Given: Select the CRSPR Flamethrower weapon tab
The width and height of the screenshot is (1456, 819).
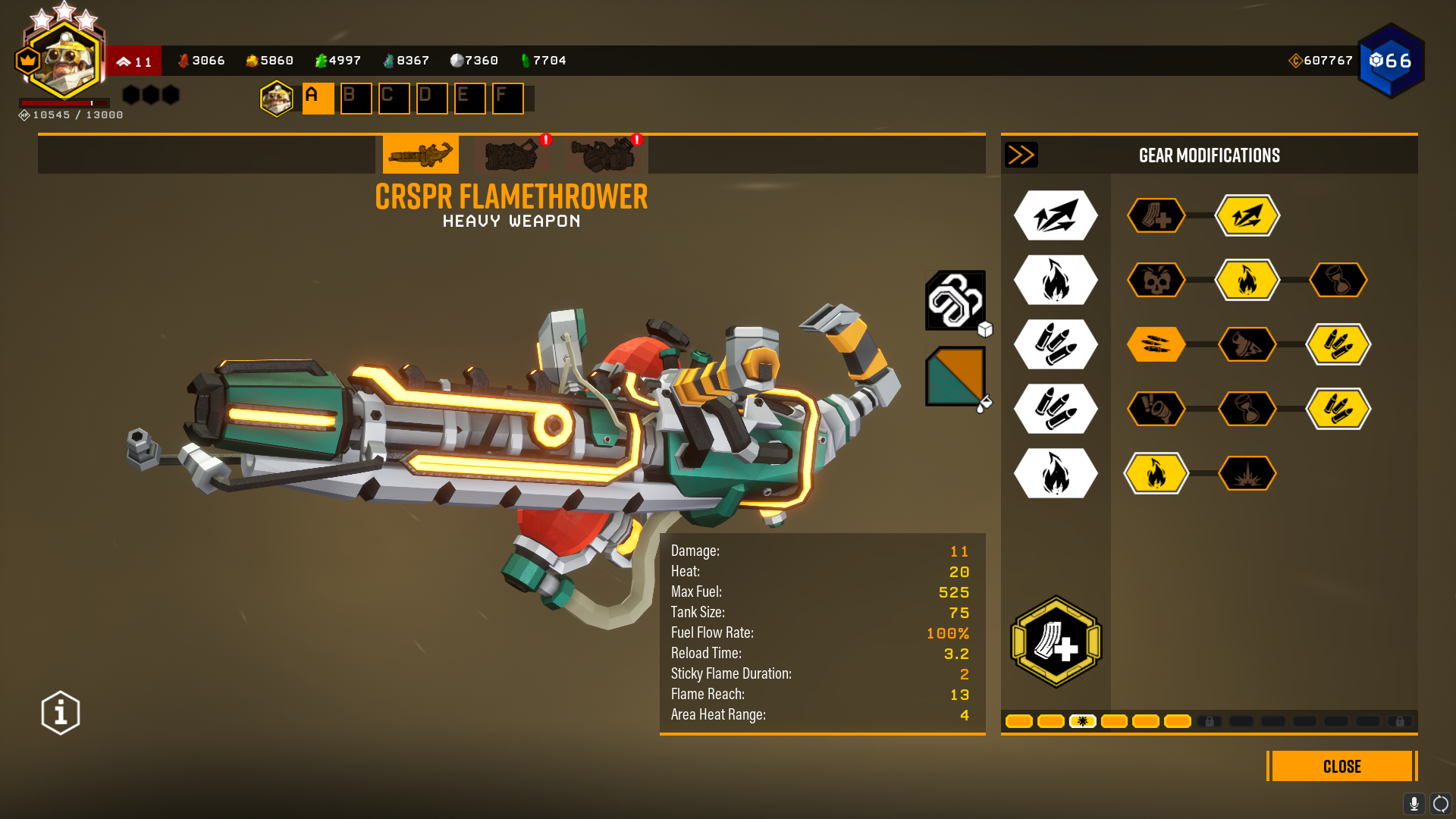Looking at the screenshot, I should 420,155.
